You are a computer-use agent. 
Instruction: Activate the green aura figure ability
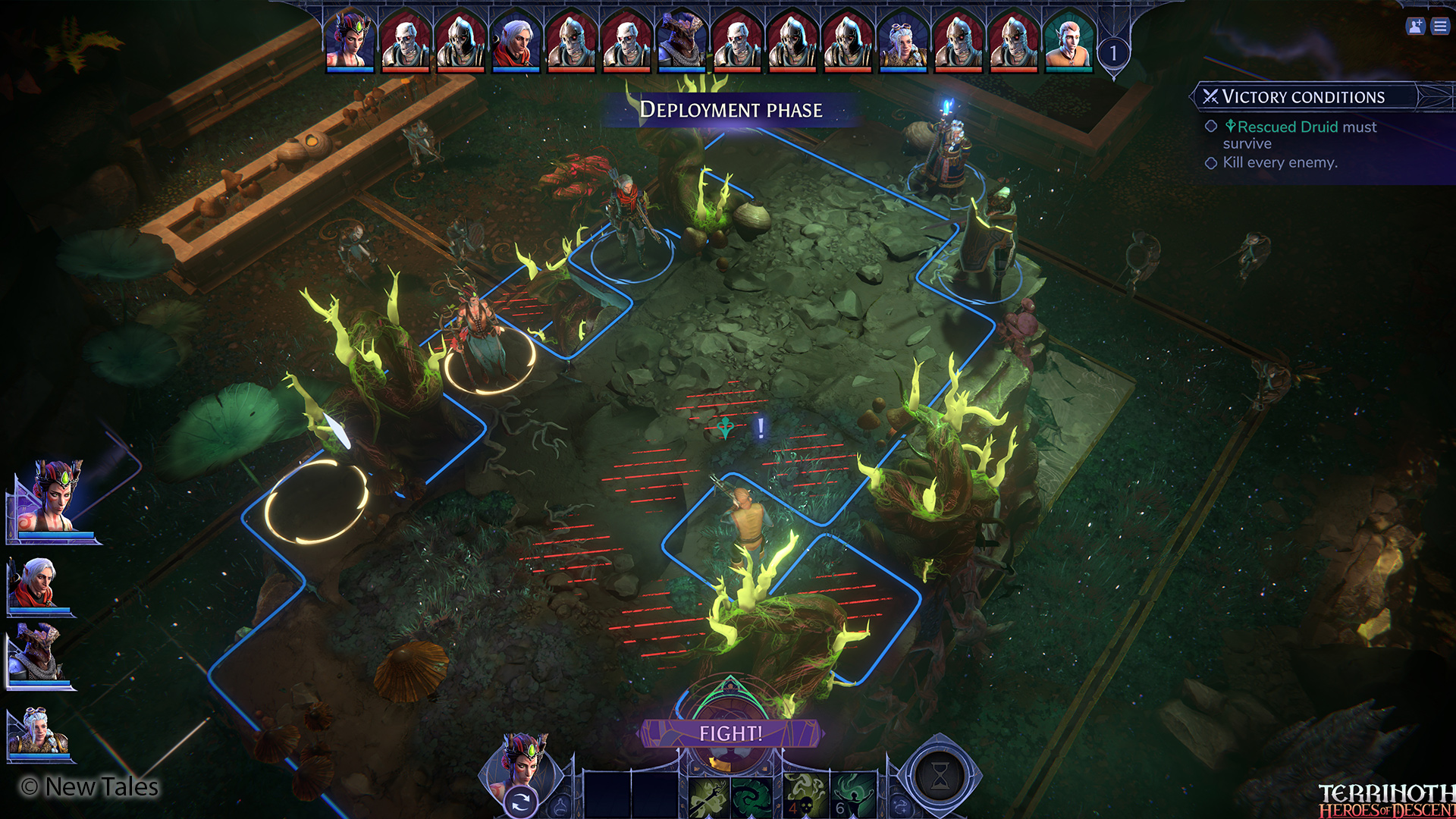(x=853, y=797)
